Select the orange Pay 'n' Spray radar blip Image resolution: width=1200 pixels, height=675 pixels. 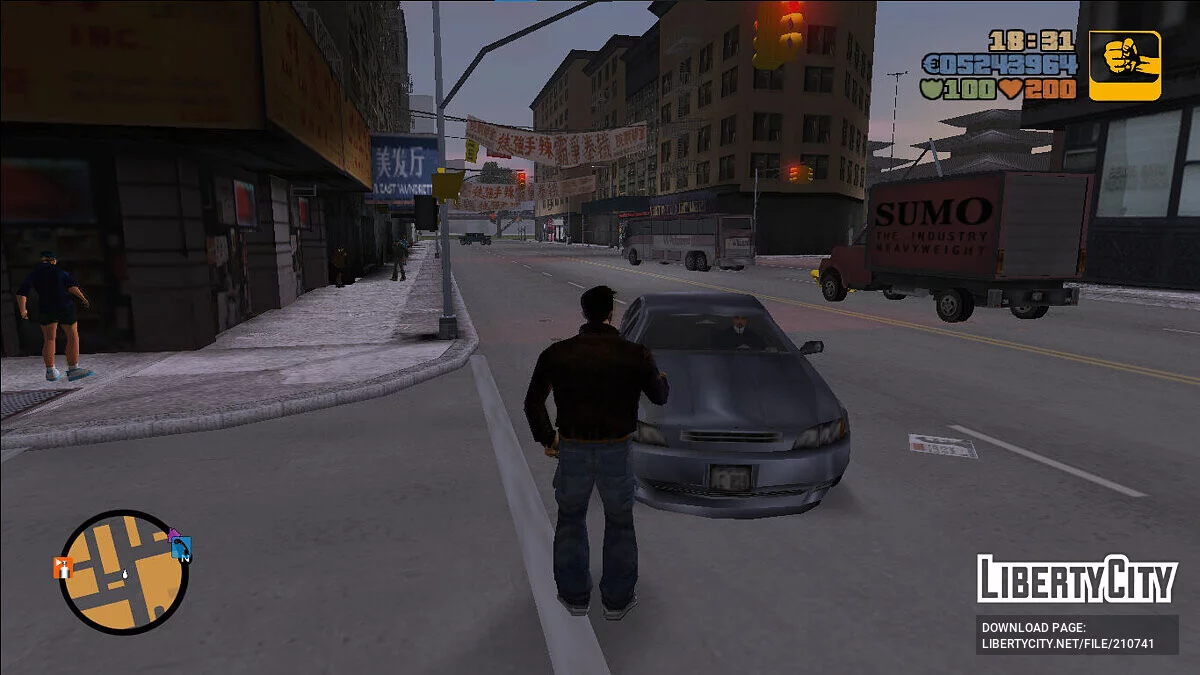click(63, 568)
